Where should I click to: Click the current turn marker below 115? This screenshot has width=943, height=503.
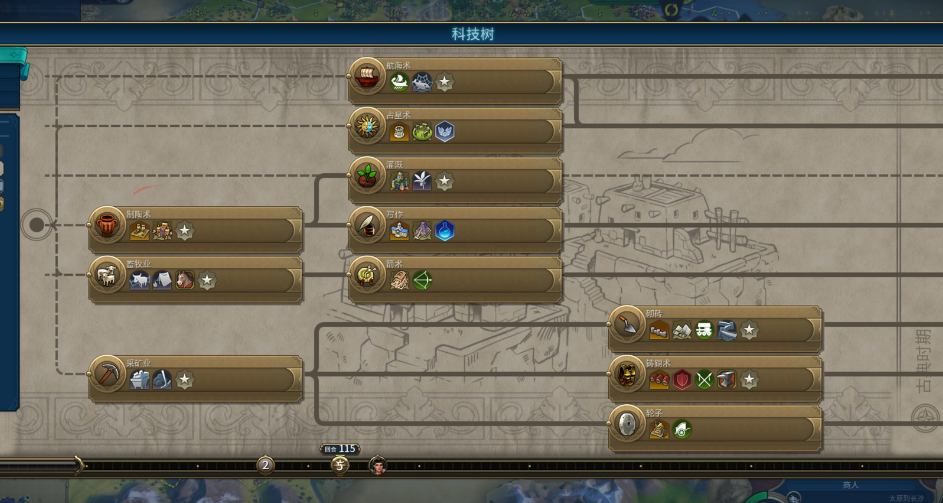pos(340,465)
